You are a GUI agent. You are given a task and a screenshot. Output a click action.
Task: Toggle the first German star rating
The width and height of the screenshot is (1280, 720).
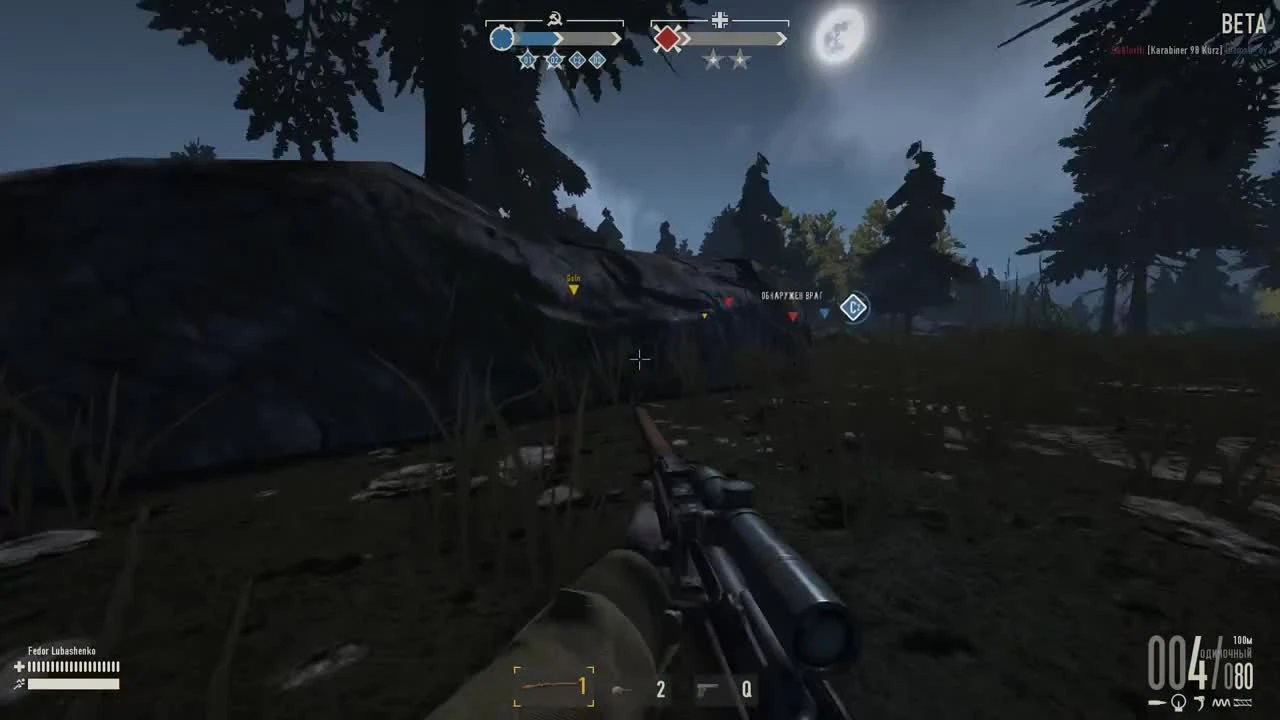[x=712, y=60]
